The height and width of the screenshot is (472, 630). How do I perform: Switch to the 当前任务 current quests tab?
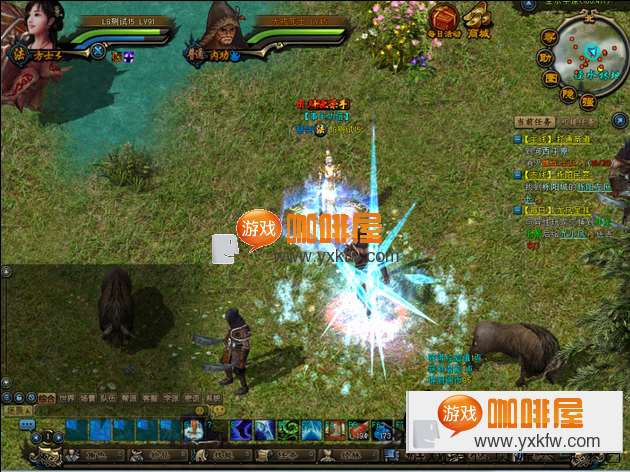[534, 122]
